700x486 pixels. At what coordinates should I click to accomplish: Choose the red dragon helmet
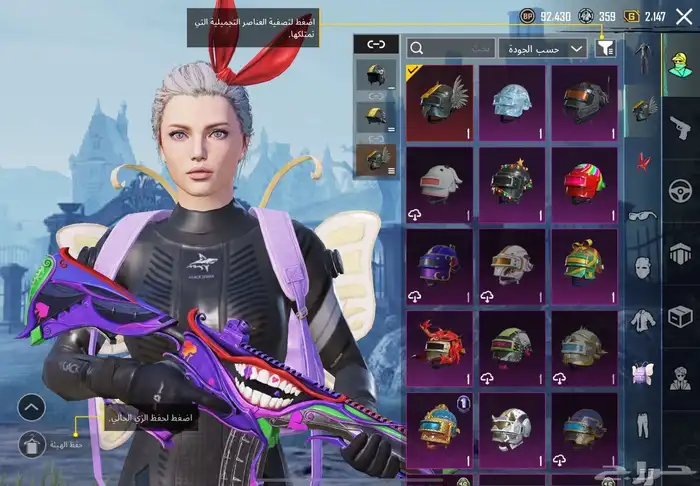pyautogui.click(x=439, y=346)
